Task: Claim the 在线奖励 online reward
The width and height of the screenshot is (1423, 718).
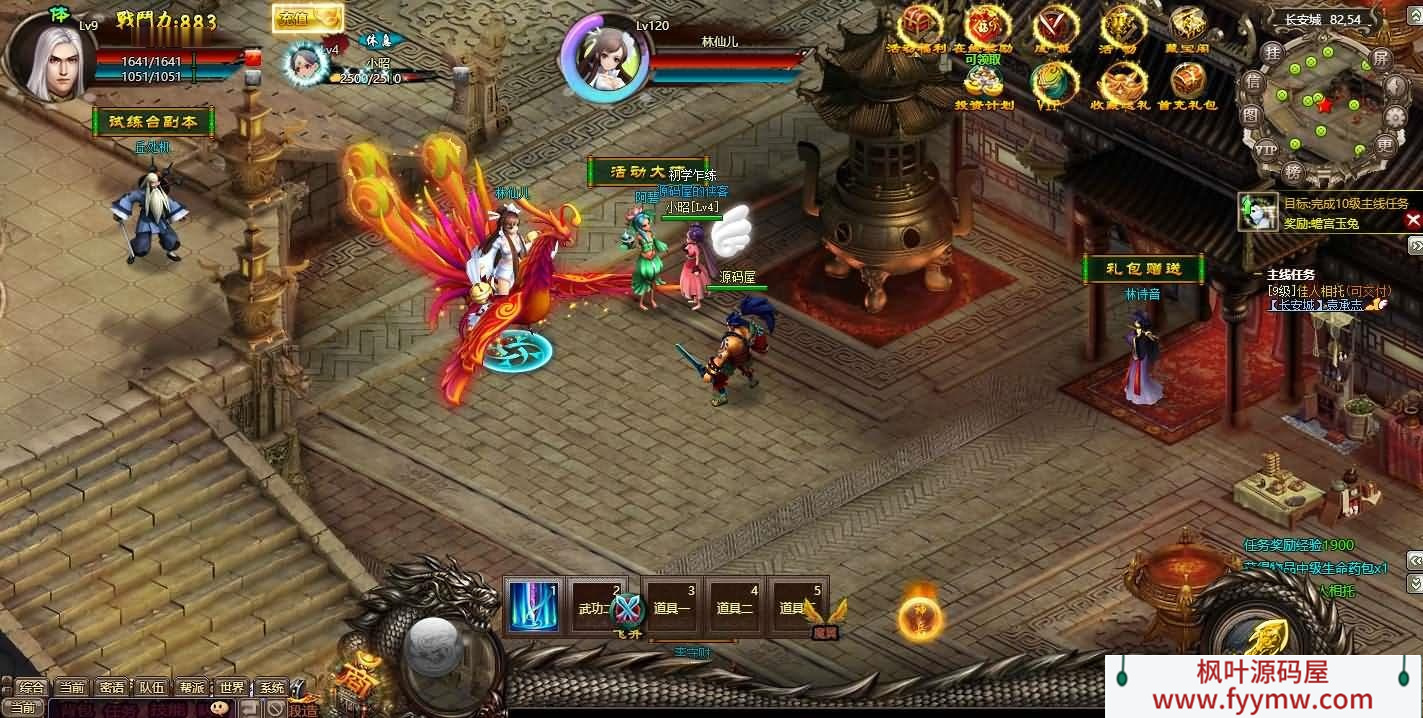Action: click(x=988, y=28)
